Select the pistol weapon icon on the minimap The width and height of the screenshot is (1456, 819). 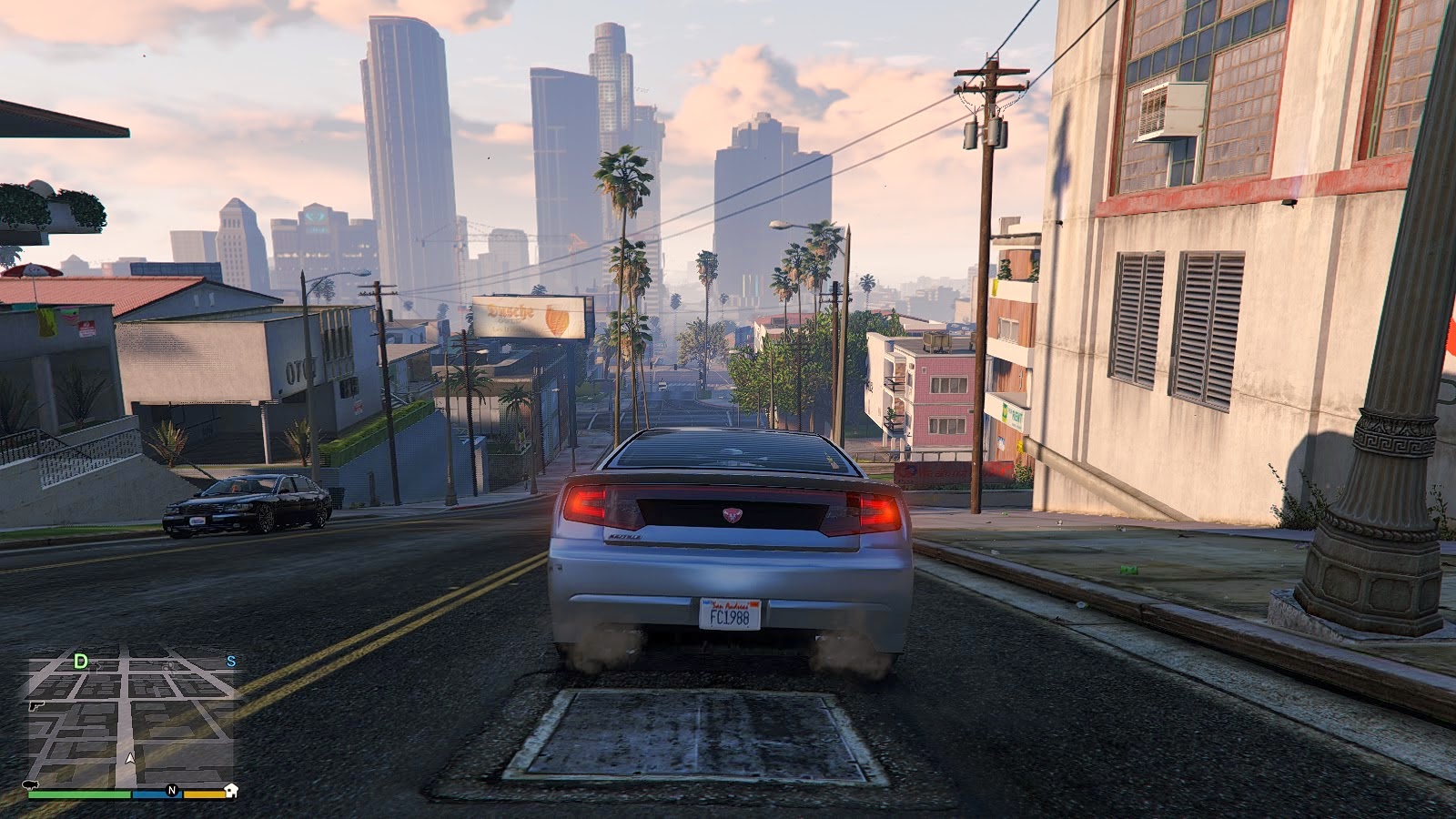click(35, 707)
